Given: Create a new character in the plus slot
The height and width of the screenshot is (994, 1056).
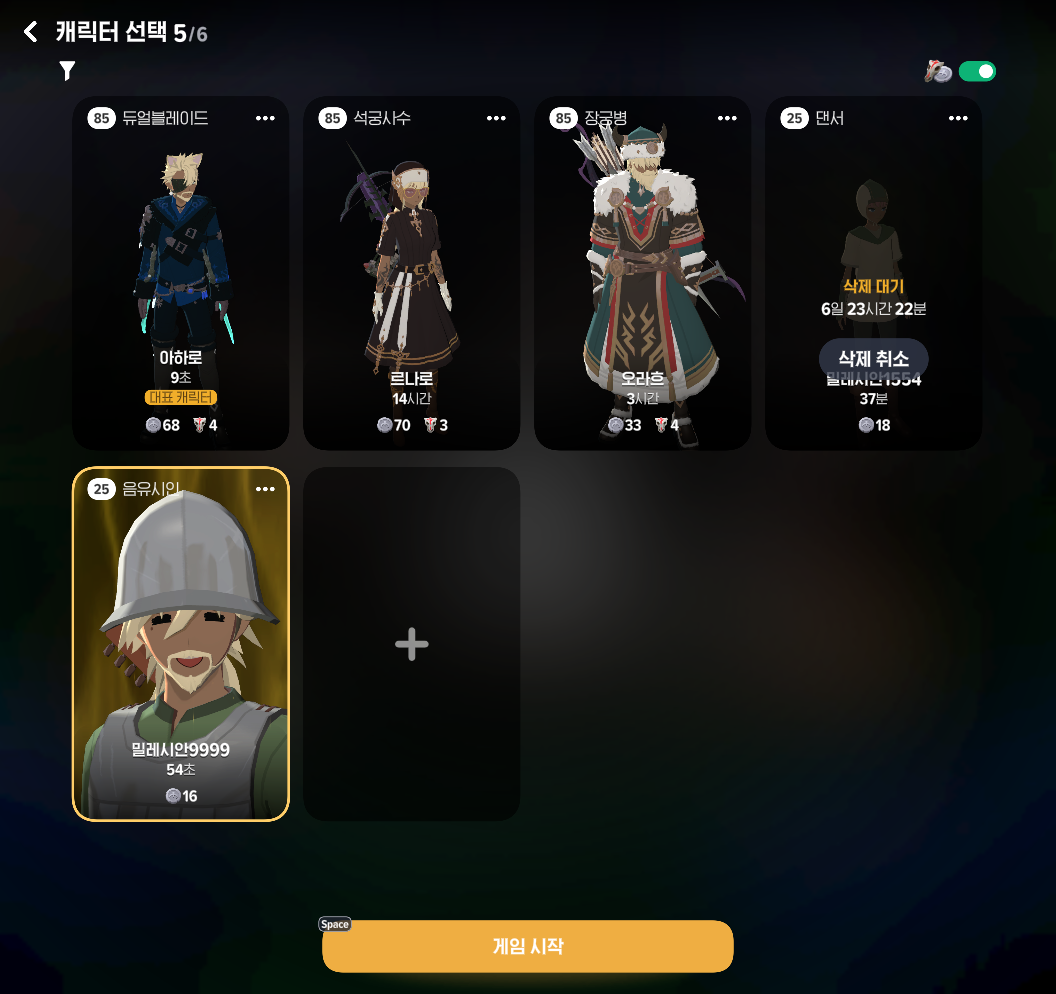Looking at the screenshot, I should pos(411,644).
